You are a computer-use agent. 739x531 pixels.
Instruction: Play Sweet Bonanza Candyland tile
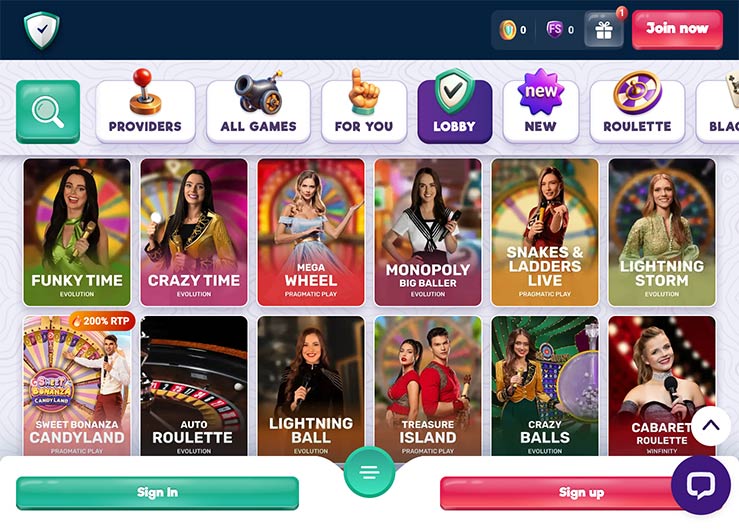pyautogui.click(x=77, y=385)
